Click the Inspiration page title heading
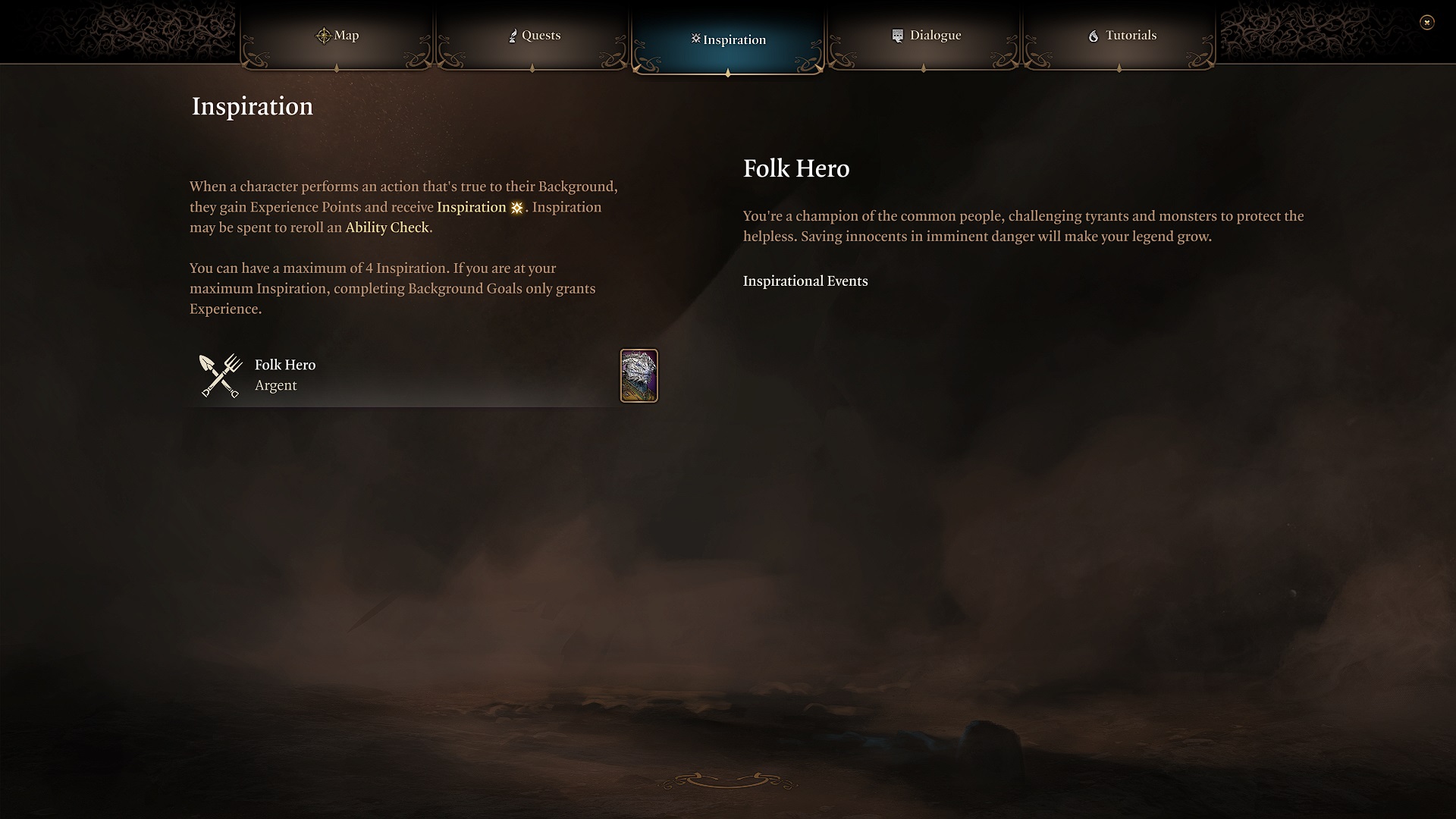Screen dimensions: 1456x819 click(251, 107)
